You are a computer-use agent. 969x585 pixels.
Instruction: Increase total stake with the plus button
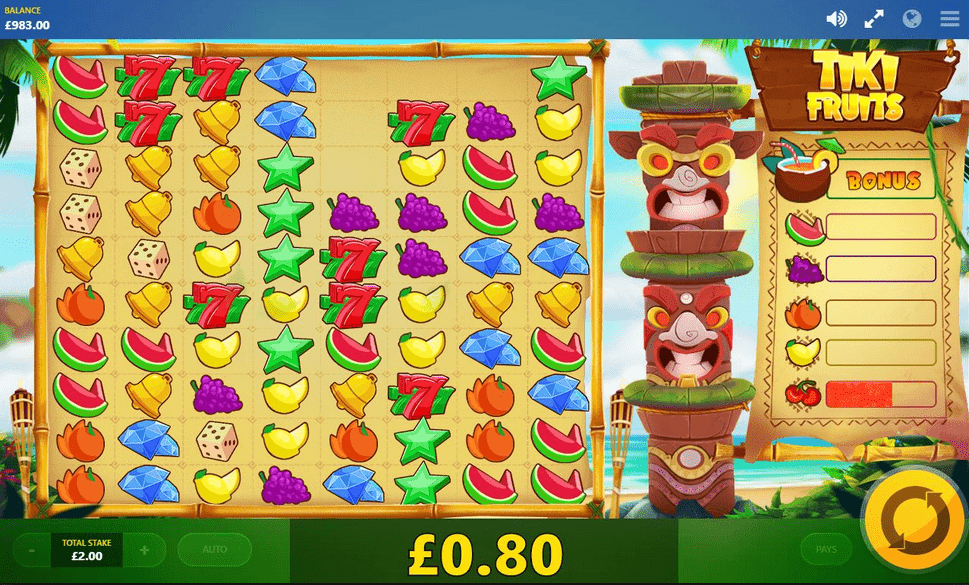click(145, 550)
